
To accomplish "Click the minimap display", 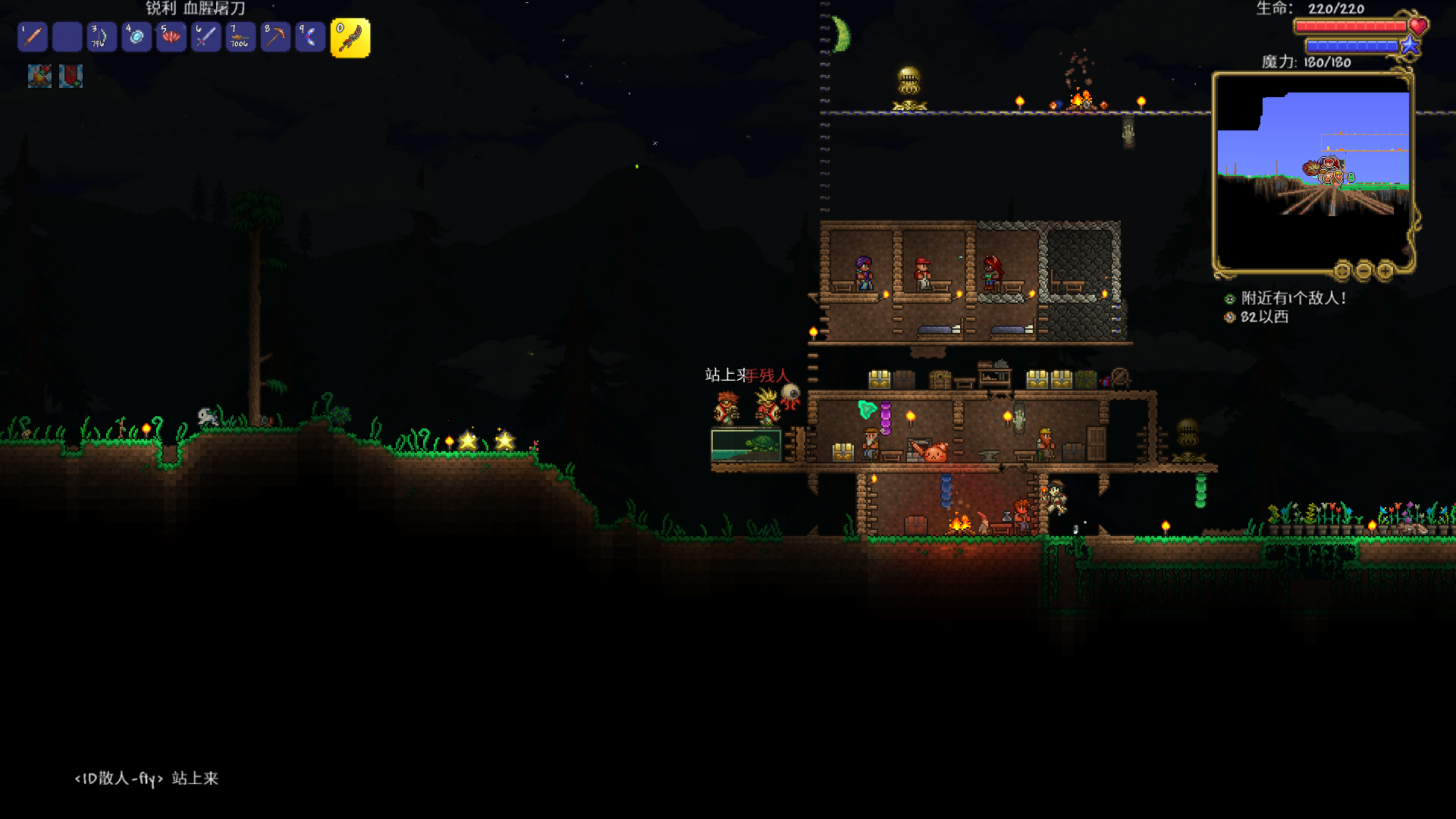I will 1312,171.
